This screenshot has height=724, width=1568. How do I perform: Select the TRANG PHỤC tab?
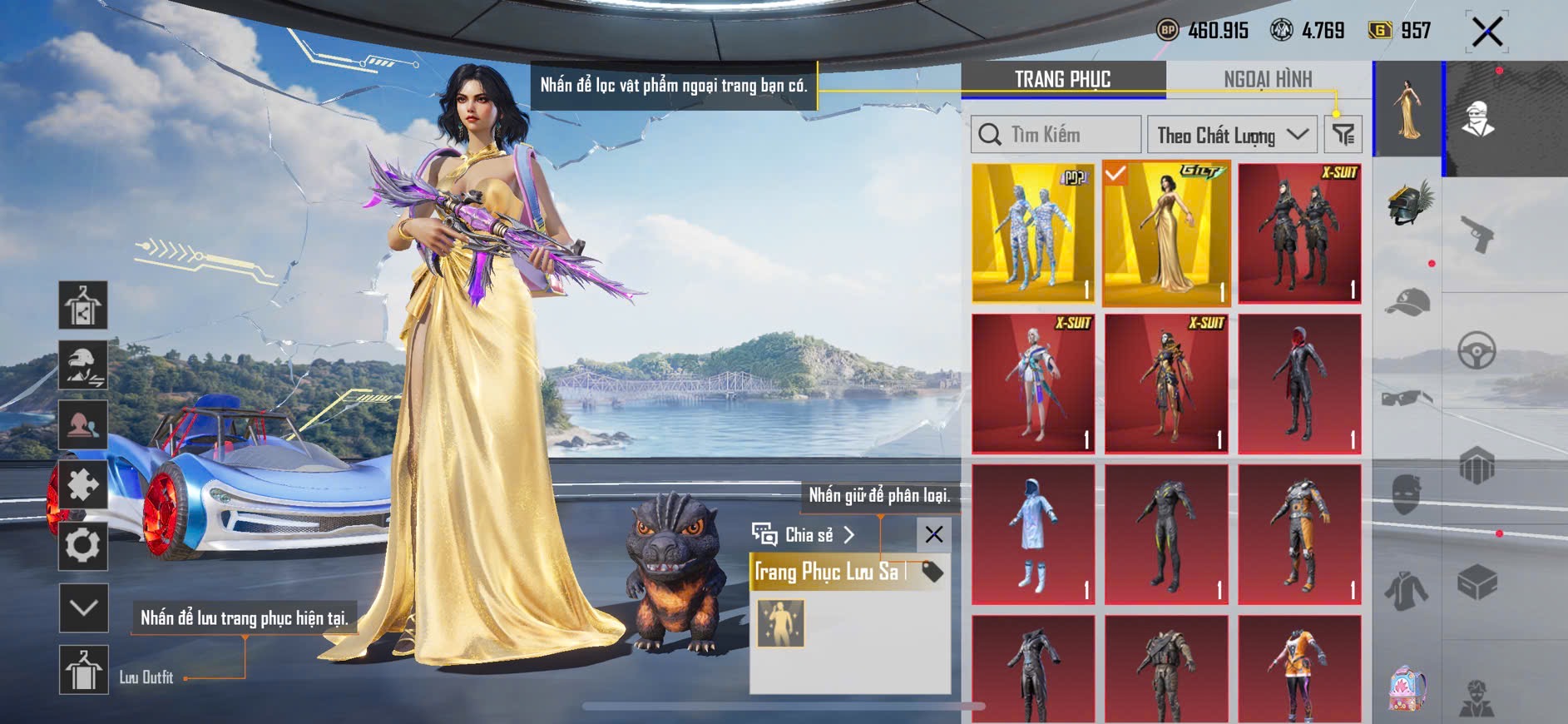pyautogui.click(x=1062, y=79)
